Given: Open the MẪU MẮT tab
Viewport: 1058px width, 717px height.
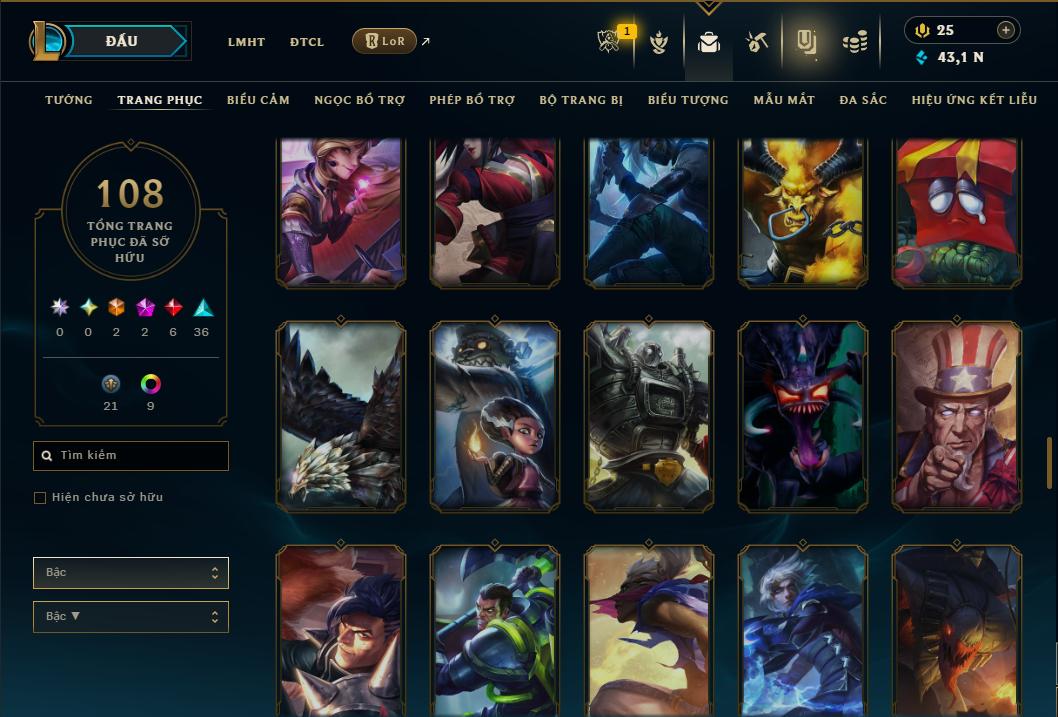Looking at the screenshot, I should (x=784, y=100).
